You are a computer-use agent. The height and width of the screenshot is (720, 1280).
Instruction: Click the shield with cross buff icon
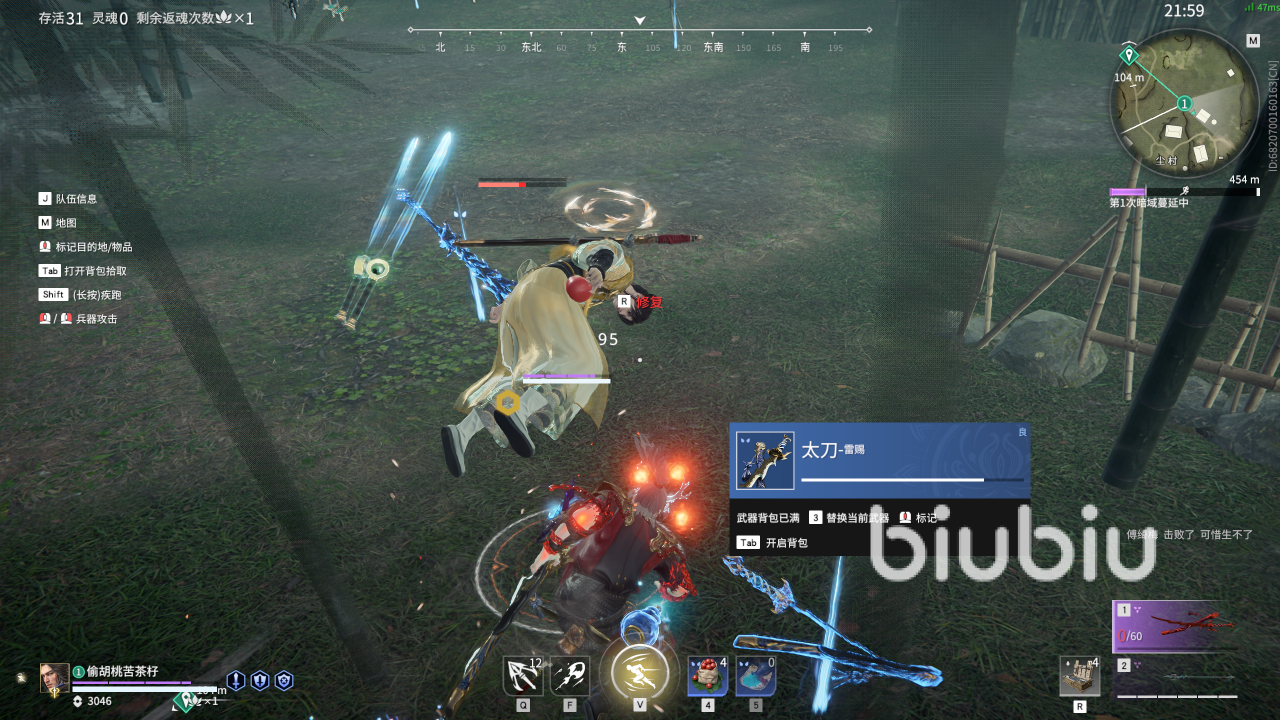(284, 681)
